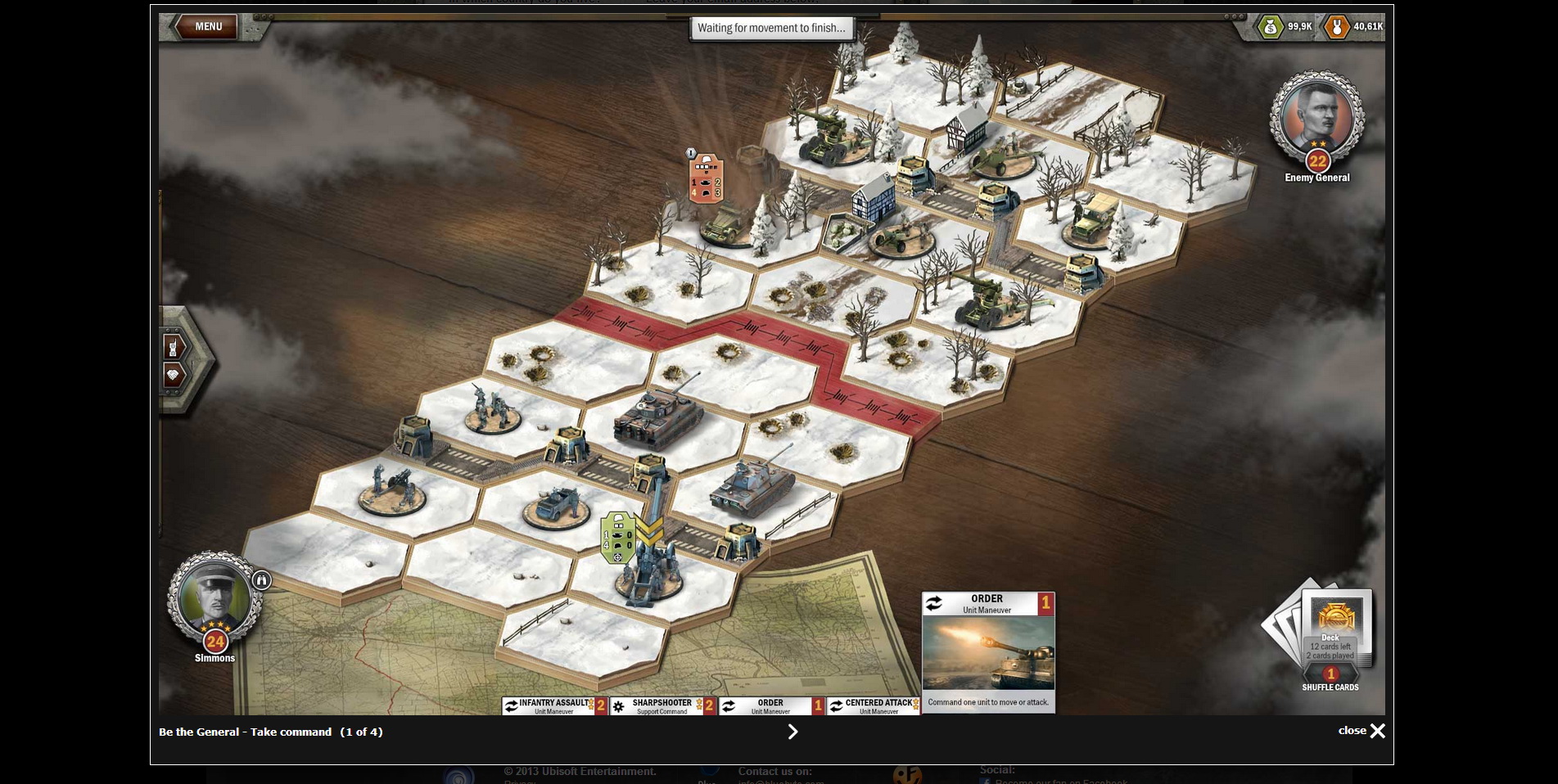Viewport: 1558px width, 784px height.
Task: Open the handshake side panel button
Action: click(x=174, y=376)
